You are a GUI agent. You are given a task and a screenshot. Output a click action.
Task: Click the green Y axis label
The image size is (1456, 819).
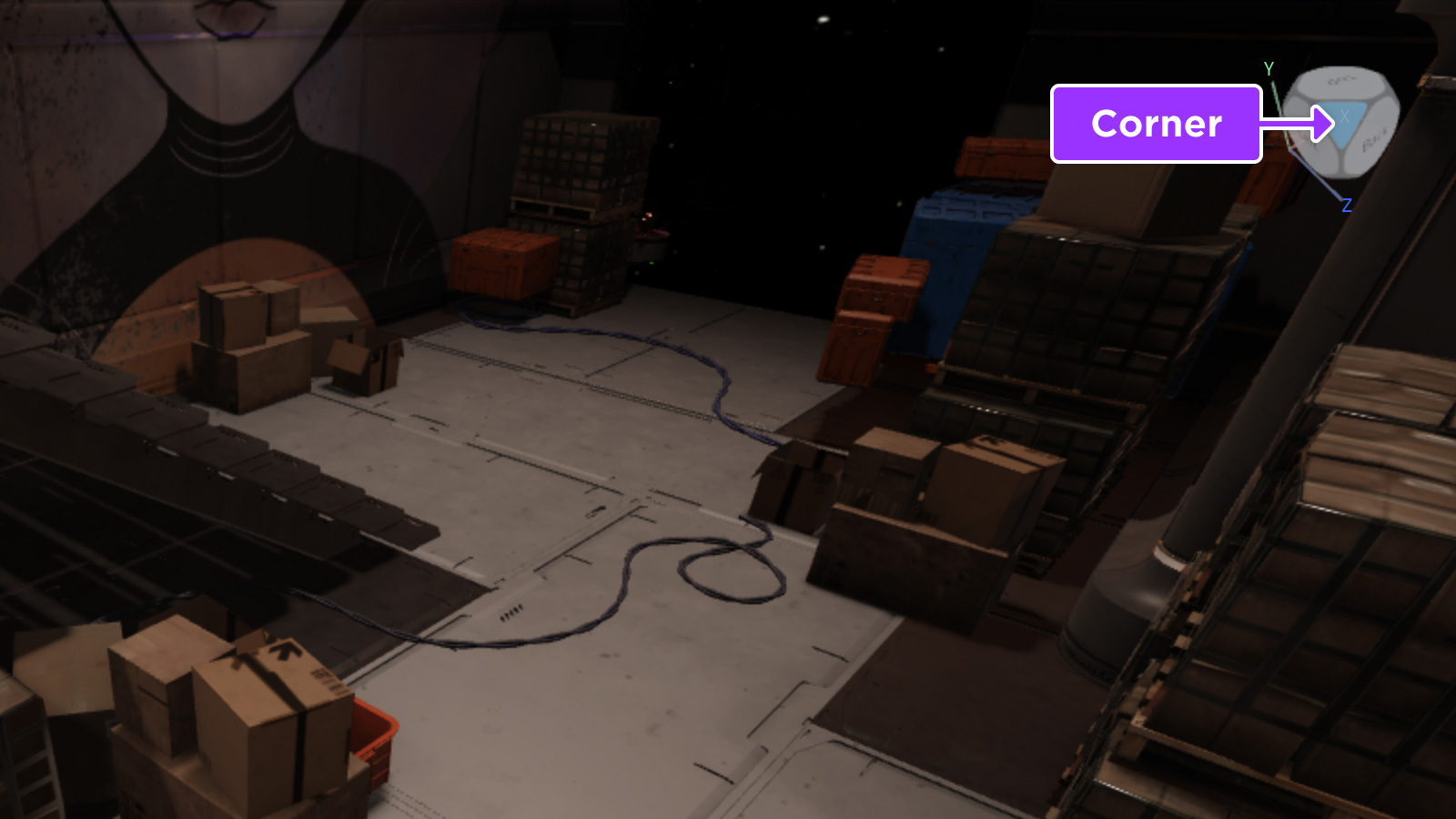click(1267, 68)
